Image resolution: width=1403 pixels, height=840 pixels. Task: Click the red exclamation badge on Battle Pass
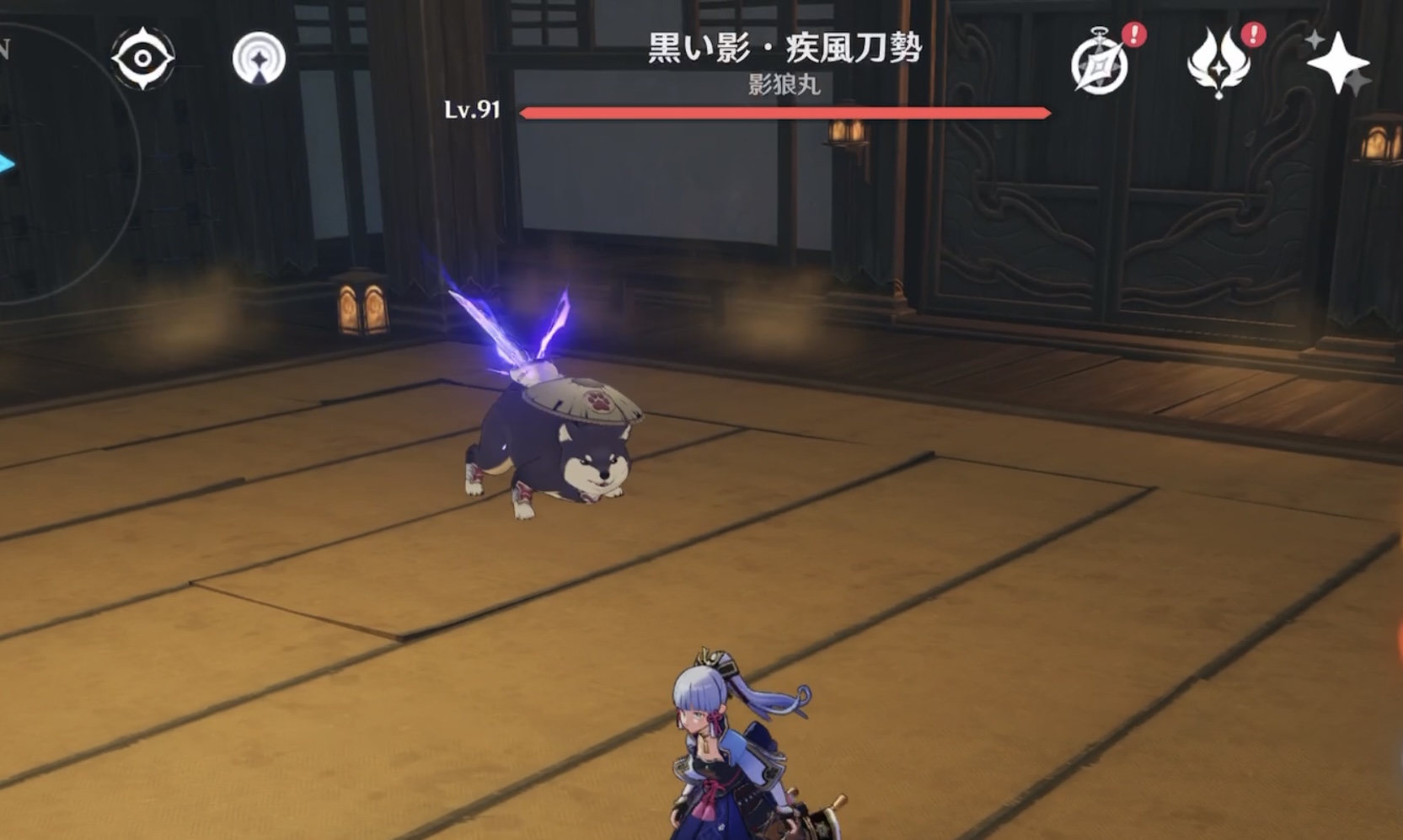tap(1253, 36)
